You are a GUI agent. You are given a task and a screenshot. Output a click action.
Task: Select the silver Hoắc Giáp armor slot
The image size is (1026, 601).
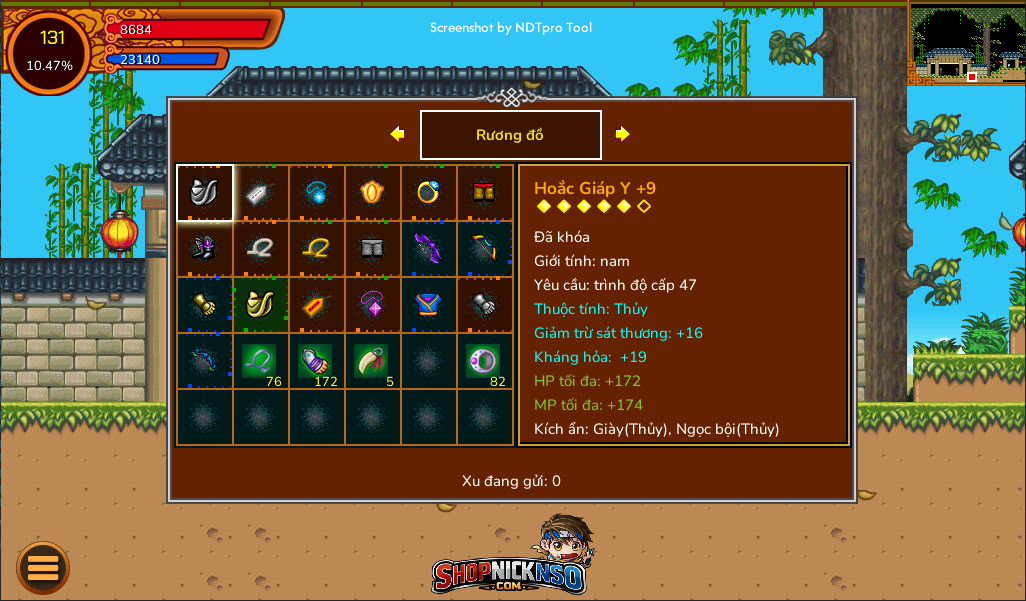coord(205,193)
